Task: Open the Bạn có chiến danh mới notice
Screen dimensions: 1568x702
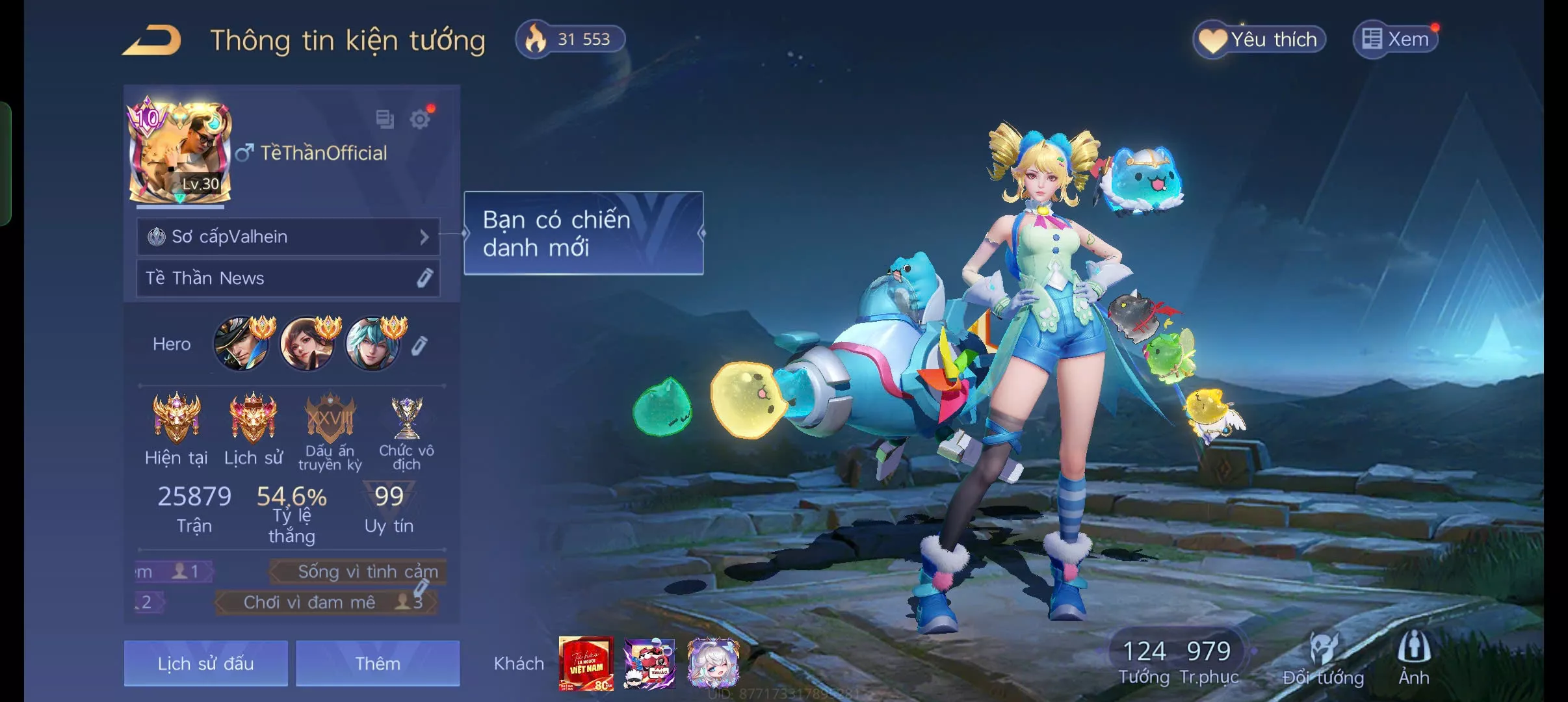Action: click(583, 233)
